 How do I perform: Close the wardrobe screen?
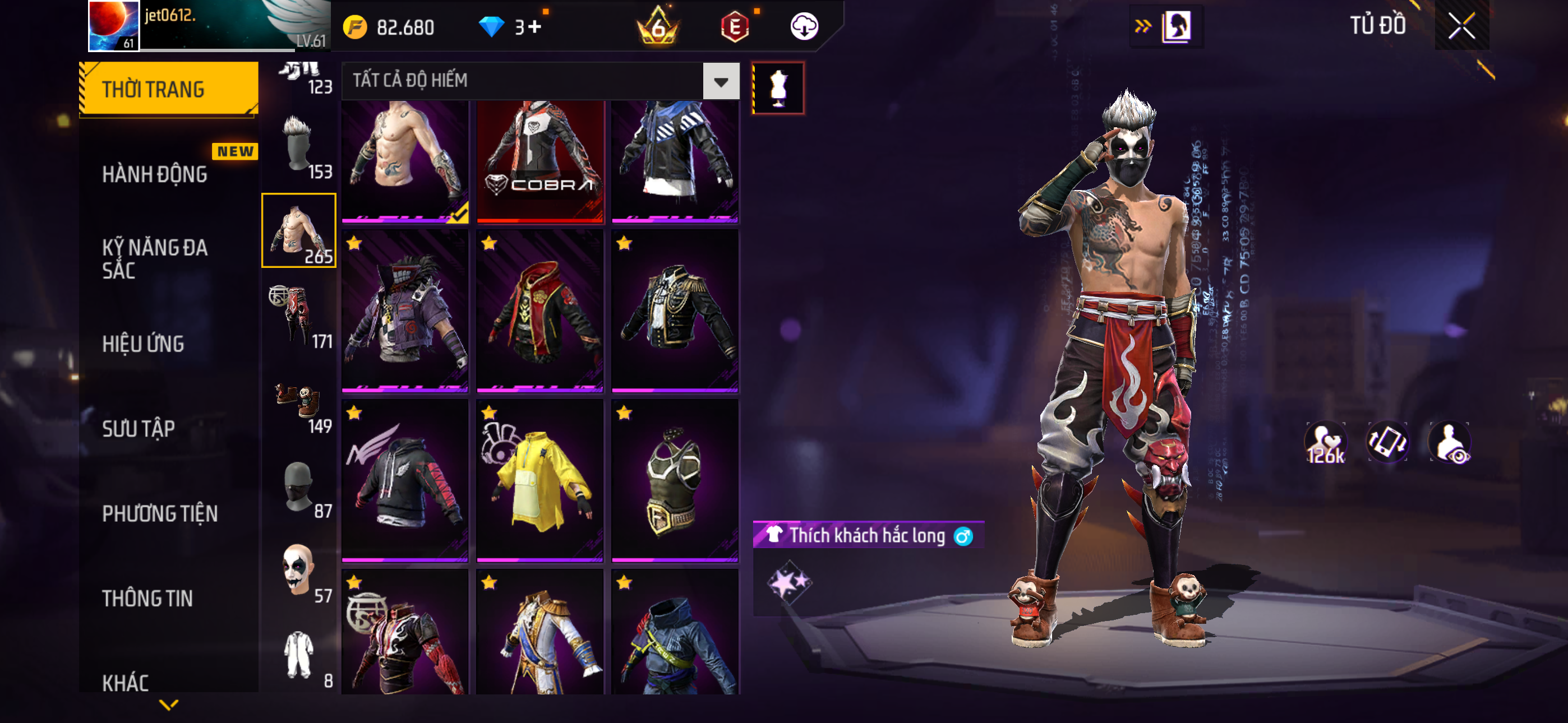click(x=1461, y=26)
